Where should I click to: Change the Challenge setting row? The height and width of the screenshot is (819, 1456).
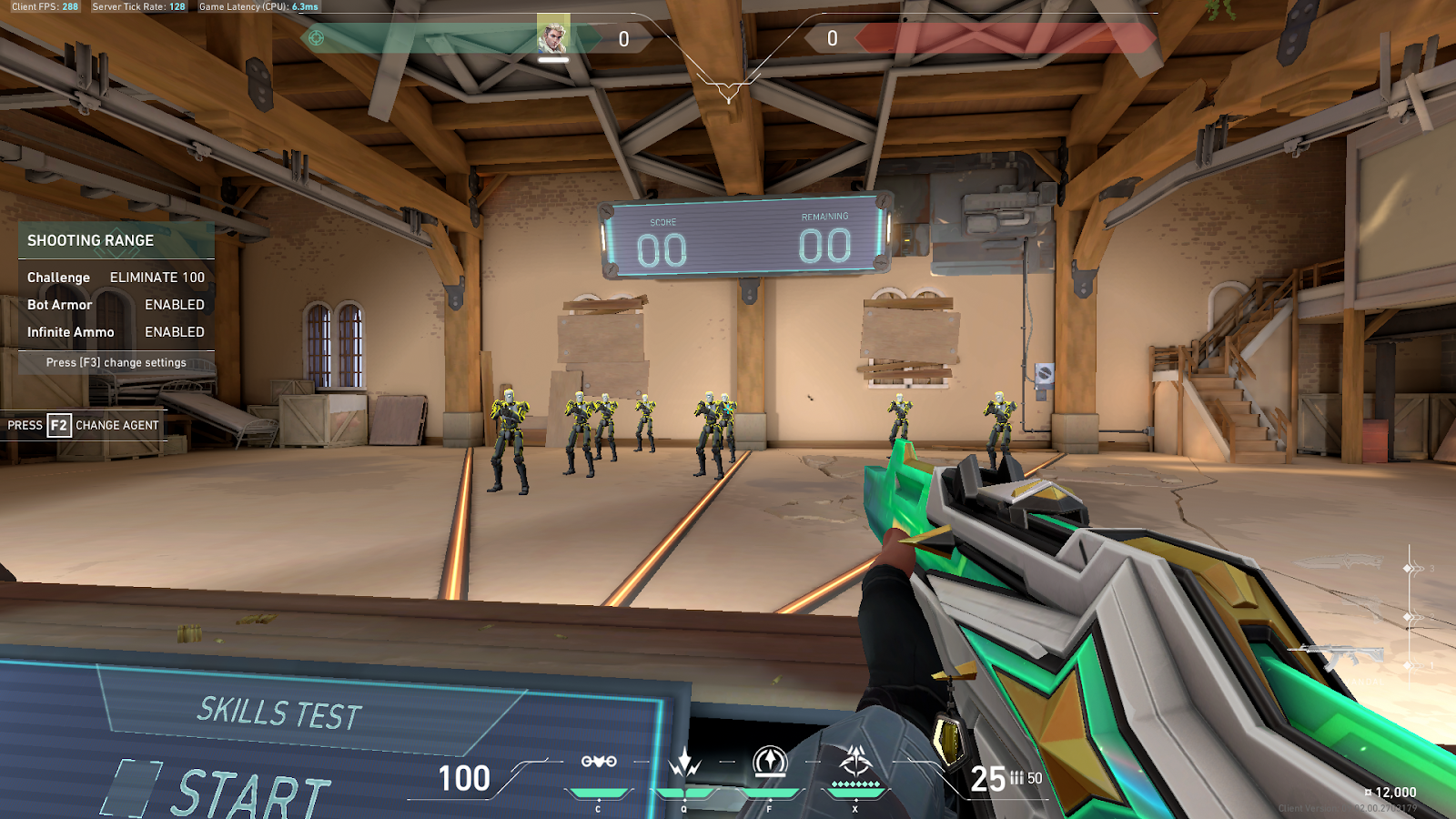(x=116, y=278)
